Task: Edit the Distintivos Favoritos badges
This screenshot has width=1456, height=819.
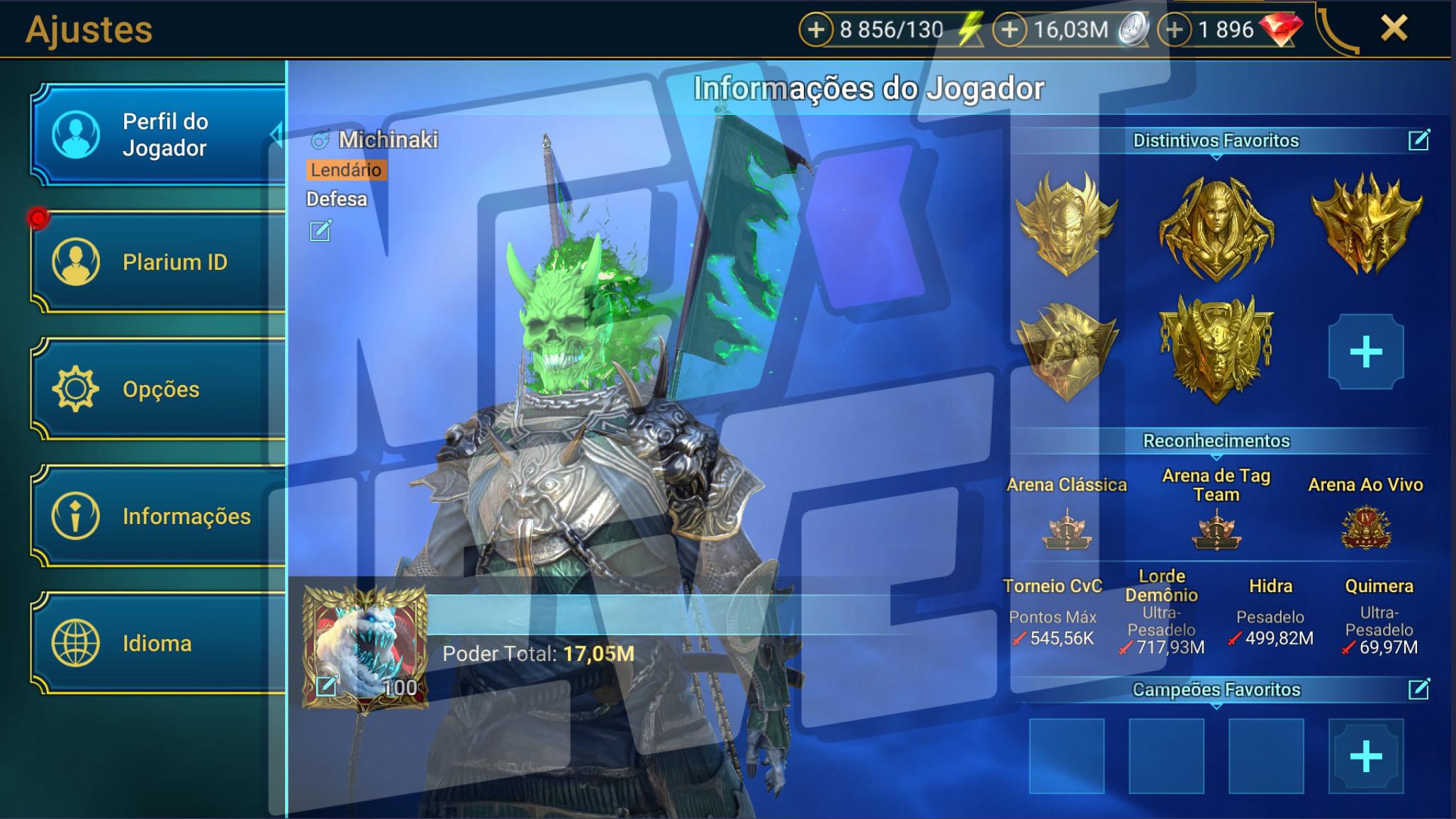Action: point(1418,140)
